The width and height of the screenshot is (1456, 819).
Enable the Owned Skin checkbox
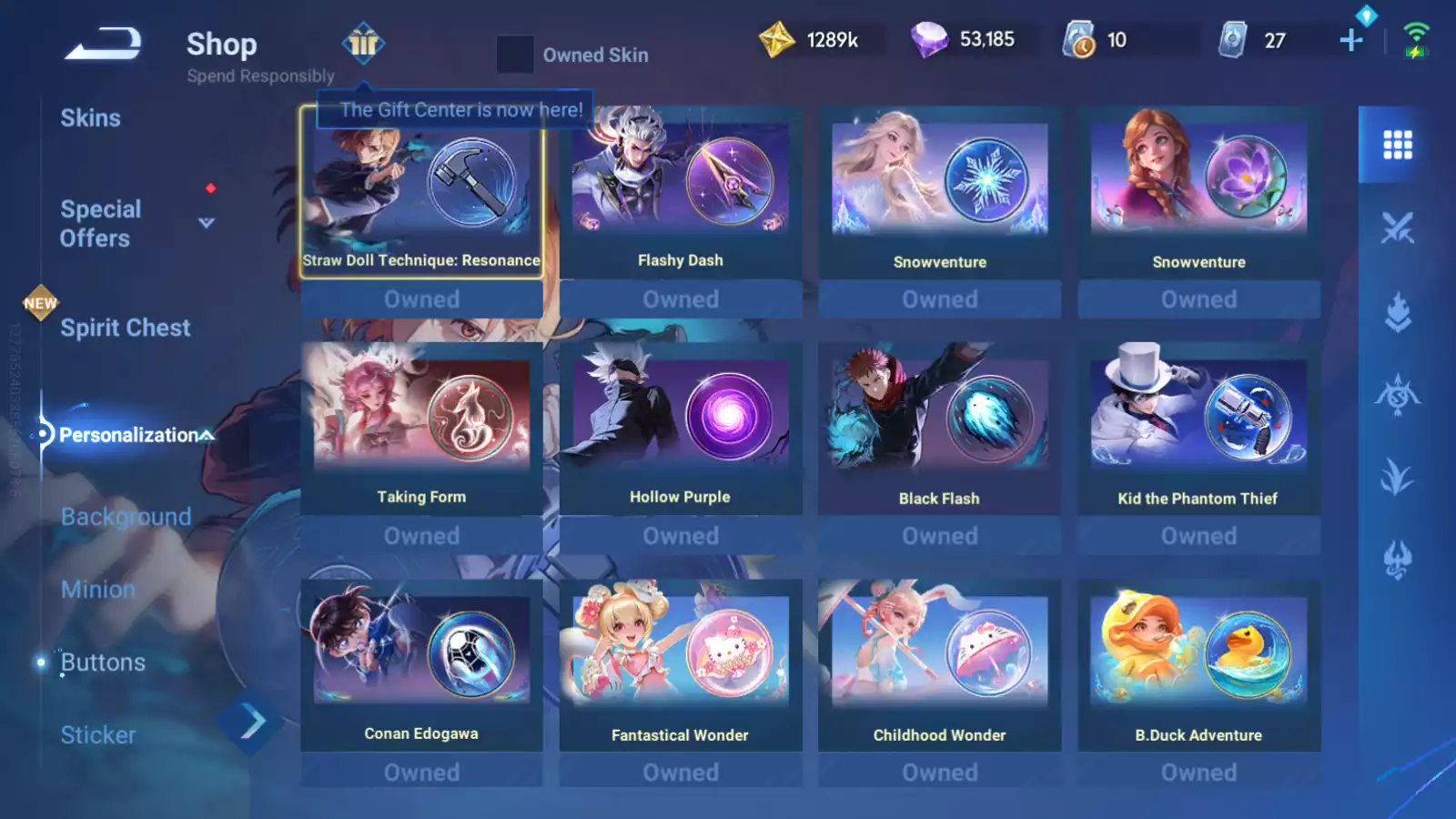point(515,55)
